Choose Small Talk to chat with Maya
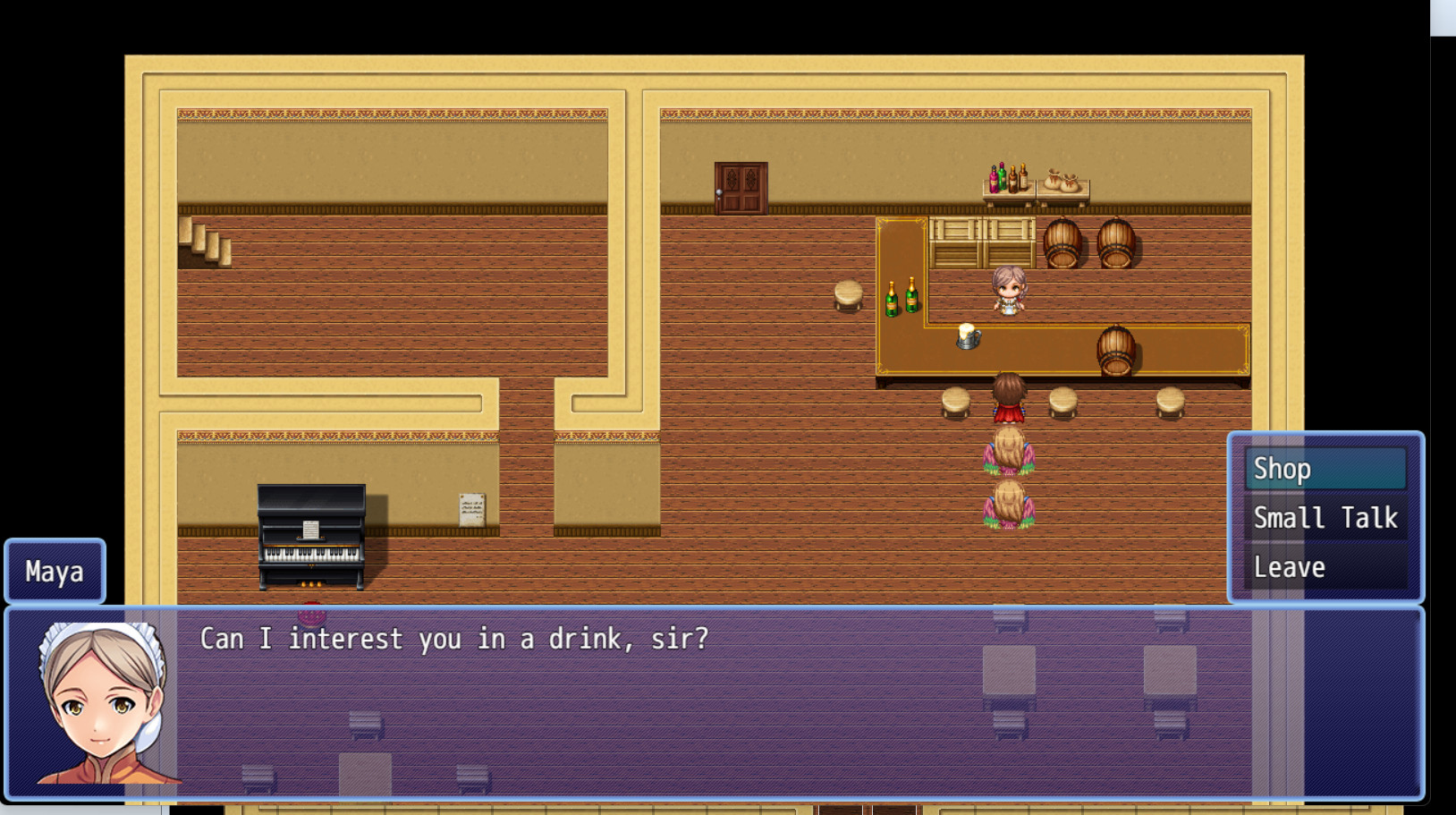This screenshot has width=1456, height=815. click(x=1325, y=517)
